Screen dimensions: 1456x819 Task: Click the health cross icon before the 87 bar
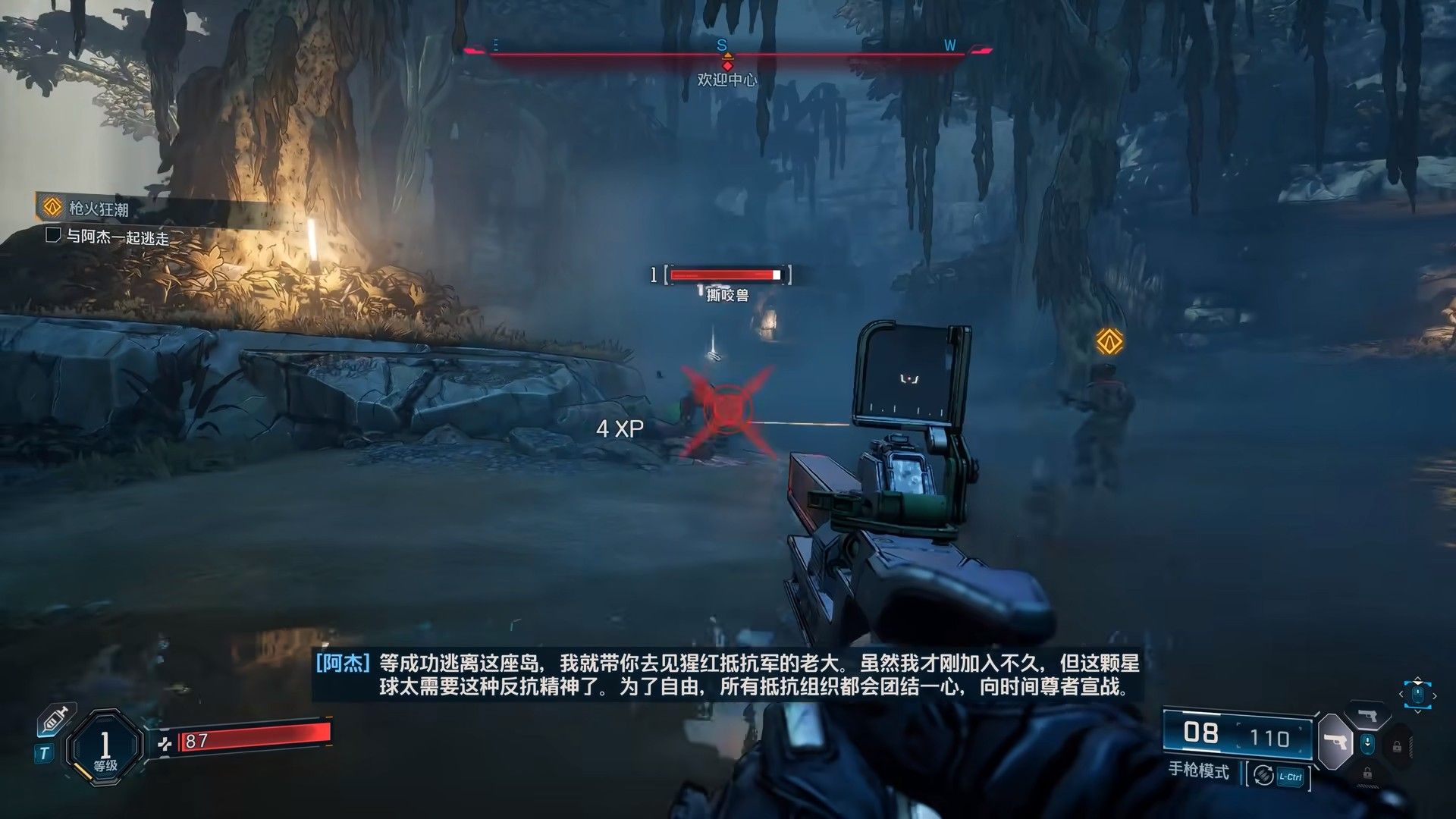point(165,744)
